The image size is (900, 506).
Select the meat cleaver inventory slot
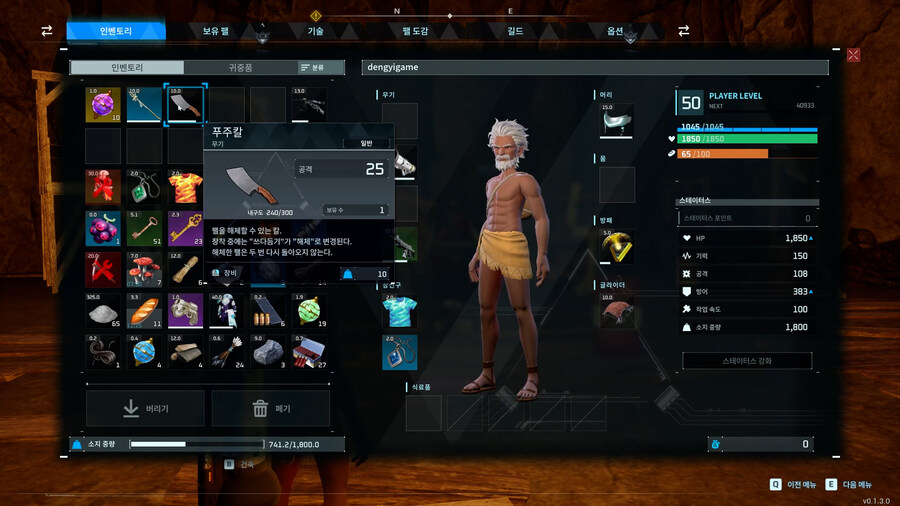185,104
